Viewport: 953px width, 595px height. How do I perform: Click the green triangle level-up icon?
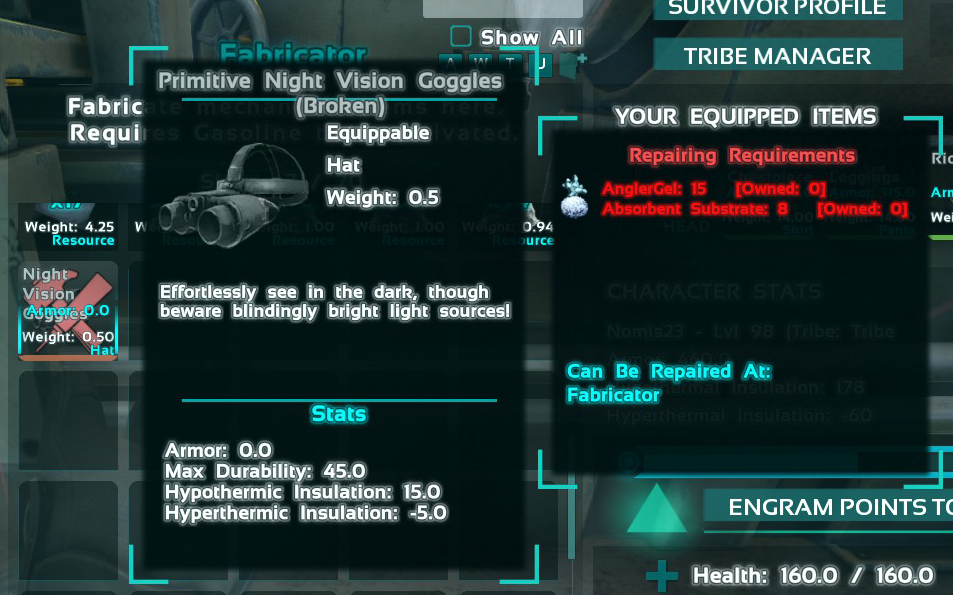point(657,510)
